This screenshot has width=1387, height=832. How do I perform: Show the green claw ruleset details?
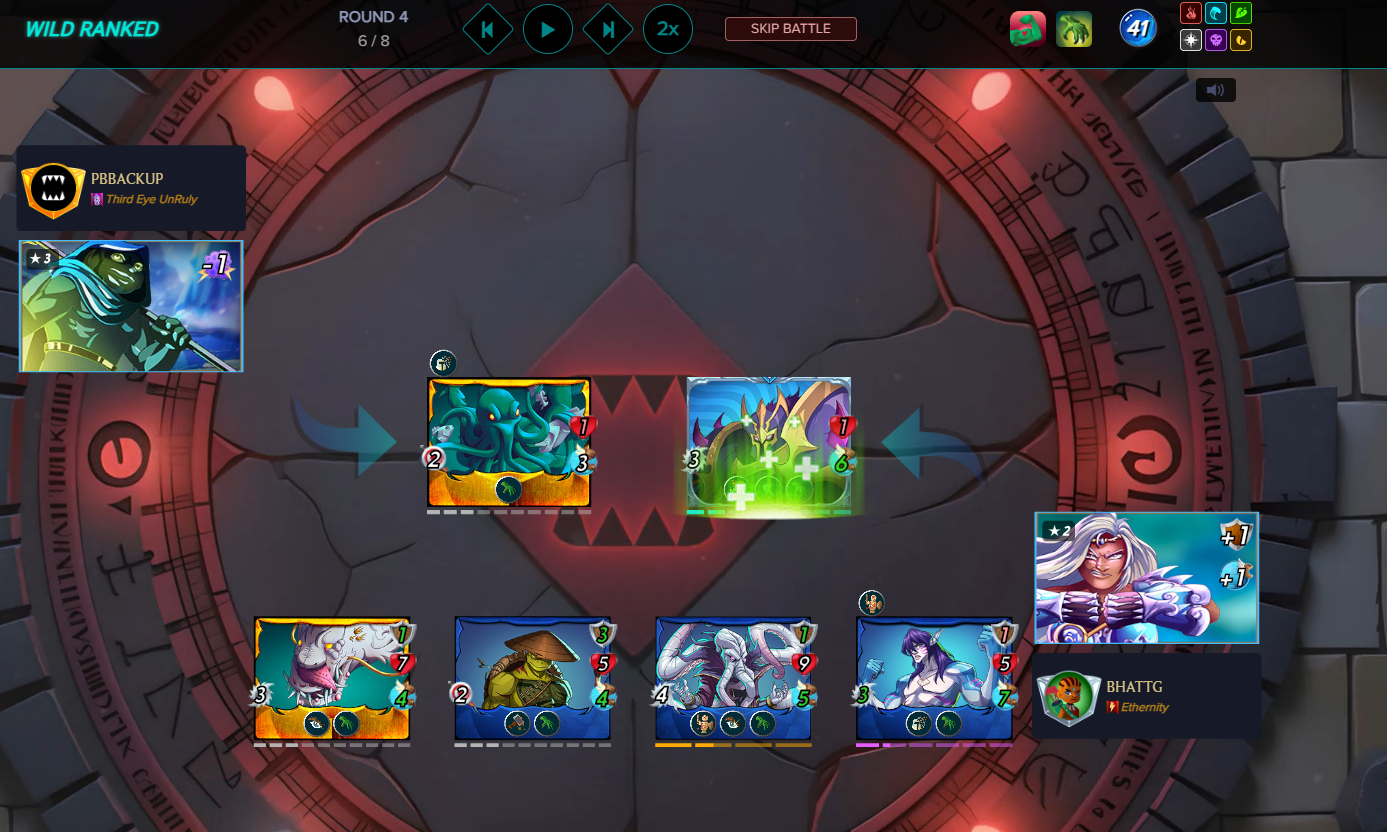1074,30
